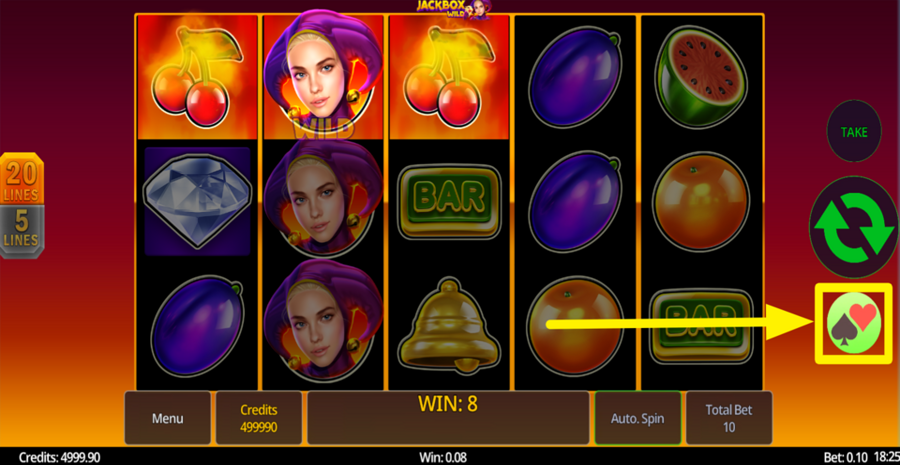
Task: Spin the reels with the green arrows button
Action: [x=853, y=227]
